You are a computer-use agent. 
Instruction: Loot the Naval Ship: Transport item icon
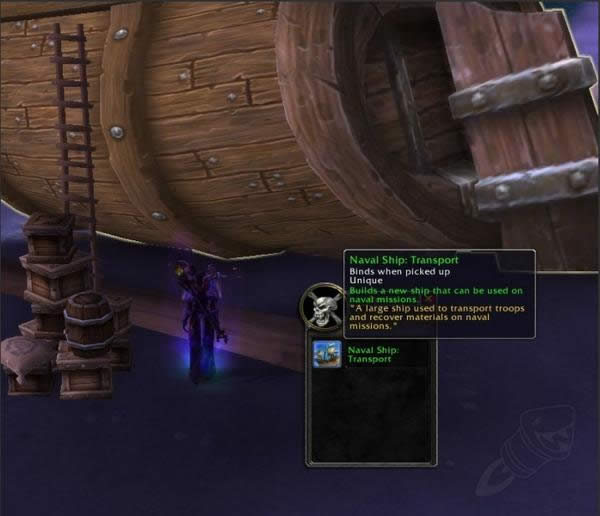pyautogui.click(x=326, y=355)
